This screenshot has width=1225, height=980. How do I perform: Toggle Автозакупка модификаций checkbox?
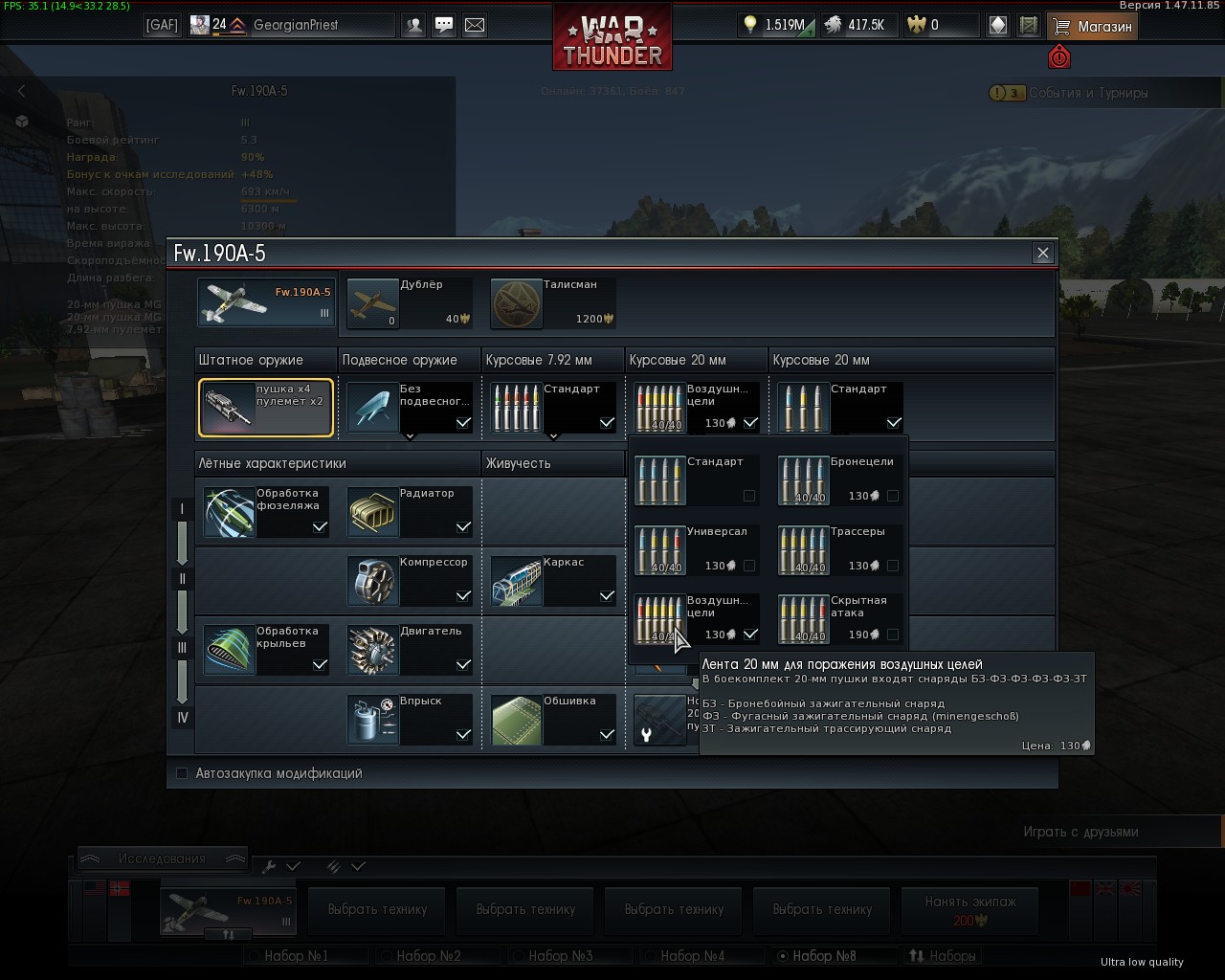tap(182, 773)
